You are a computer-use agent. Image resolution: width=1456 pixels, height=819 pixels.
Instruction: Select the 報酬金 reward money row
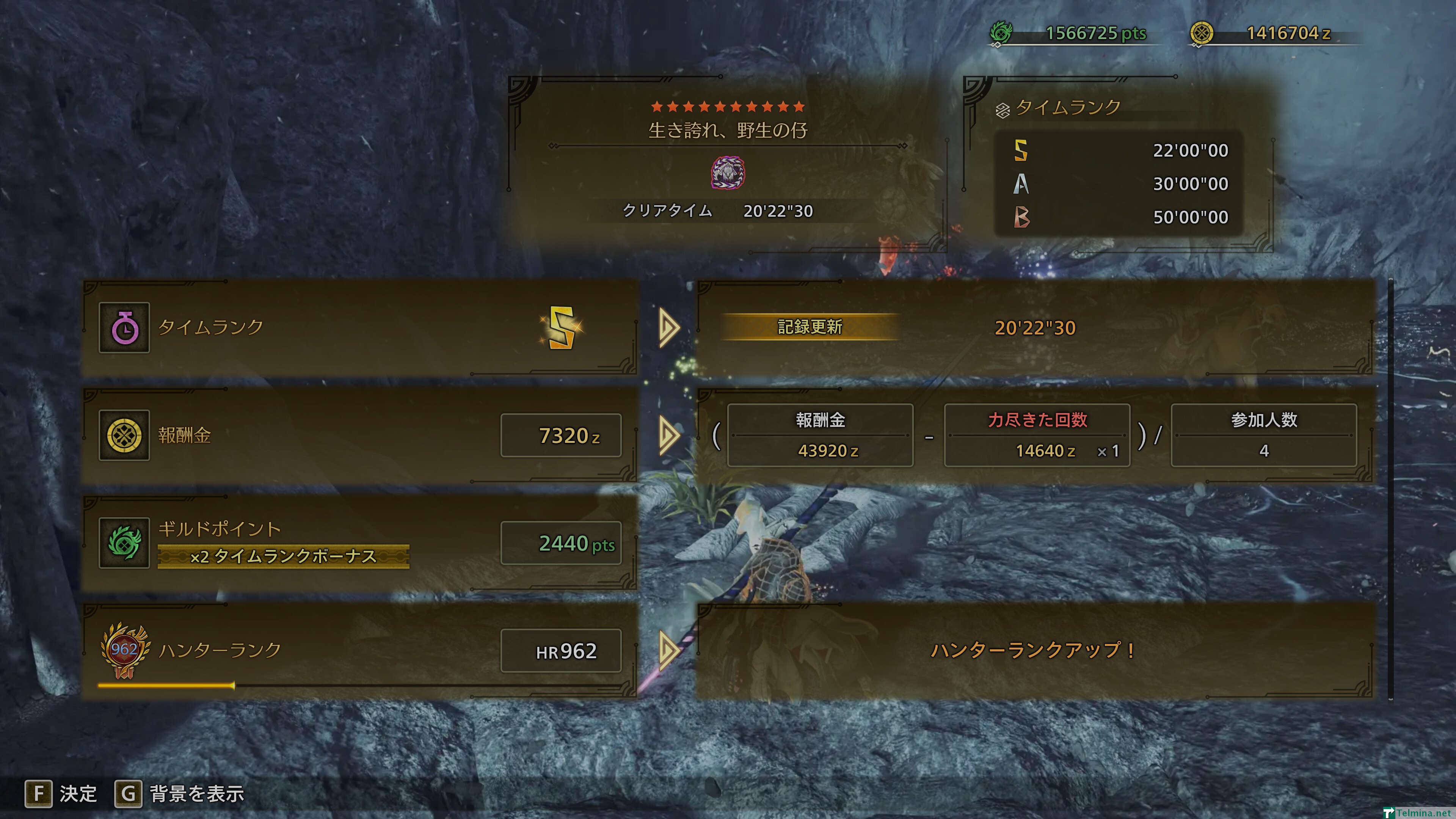(x=360, y=435)
